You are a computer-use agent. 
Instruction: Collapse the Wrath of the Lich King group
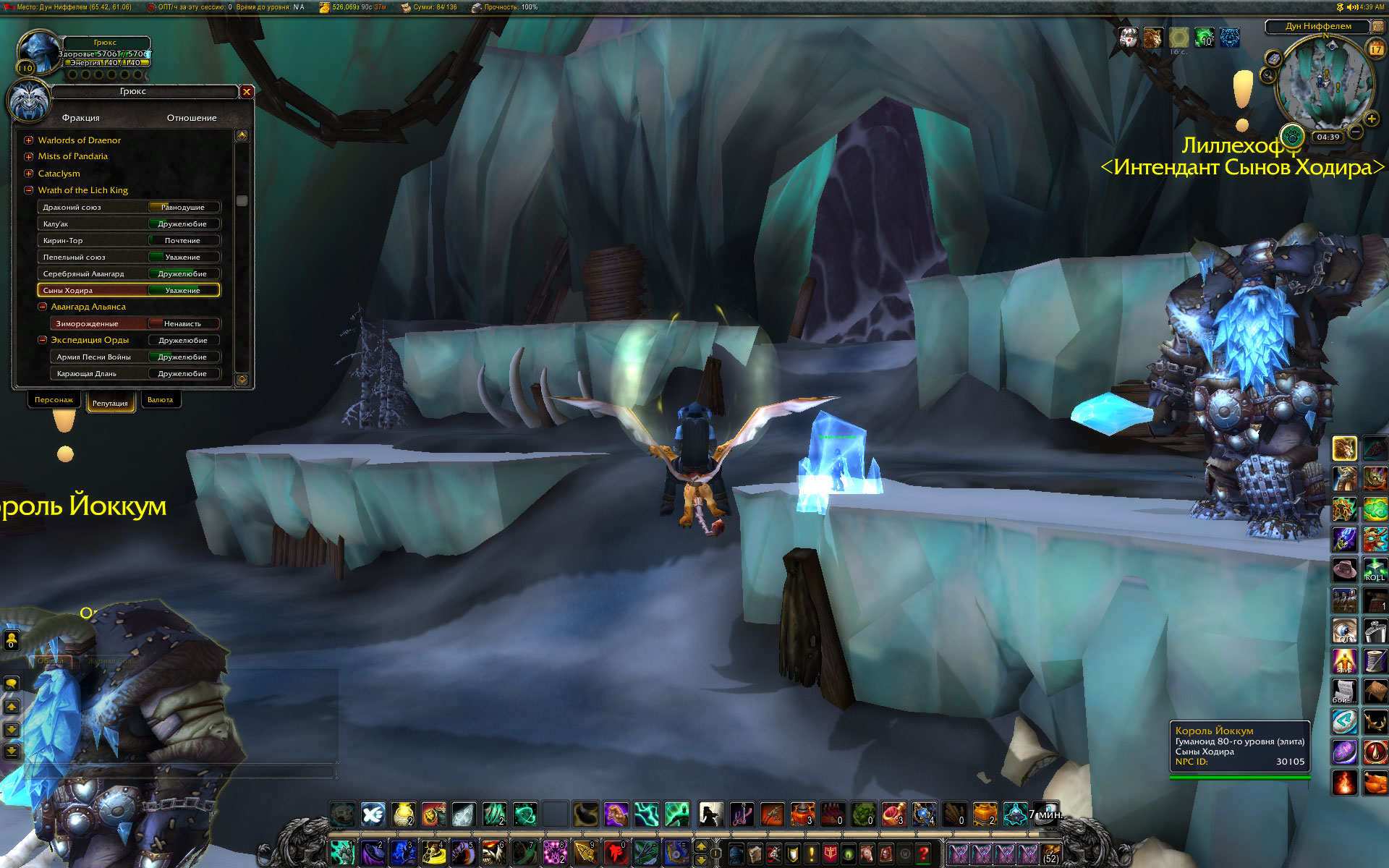(x=29, y=190)
